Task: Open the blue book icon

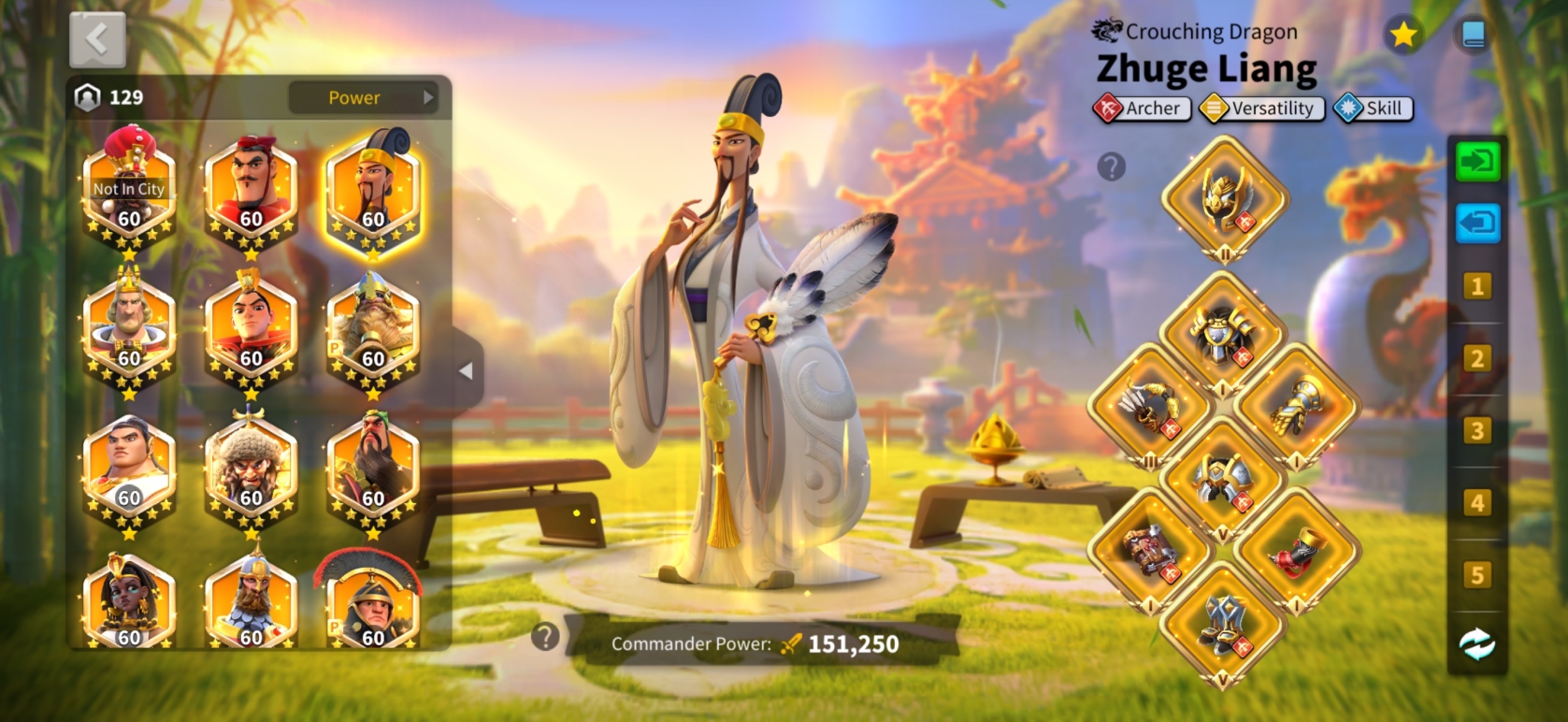Action: click(x=1473, y=36)
